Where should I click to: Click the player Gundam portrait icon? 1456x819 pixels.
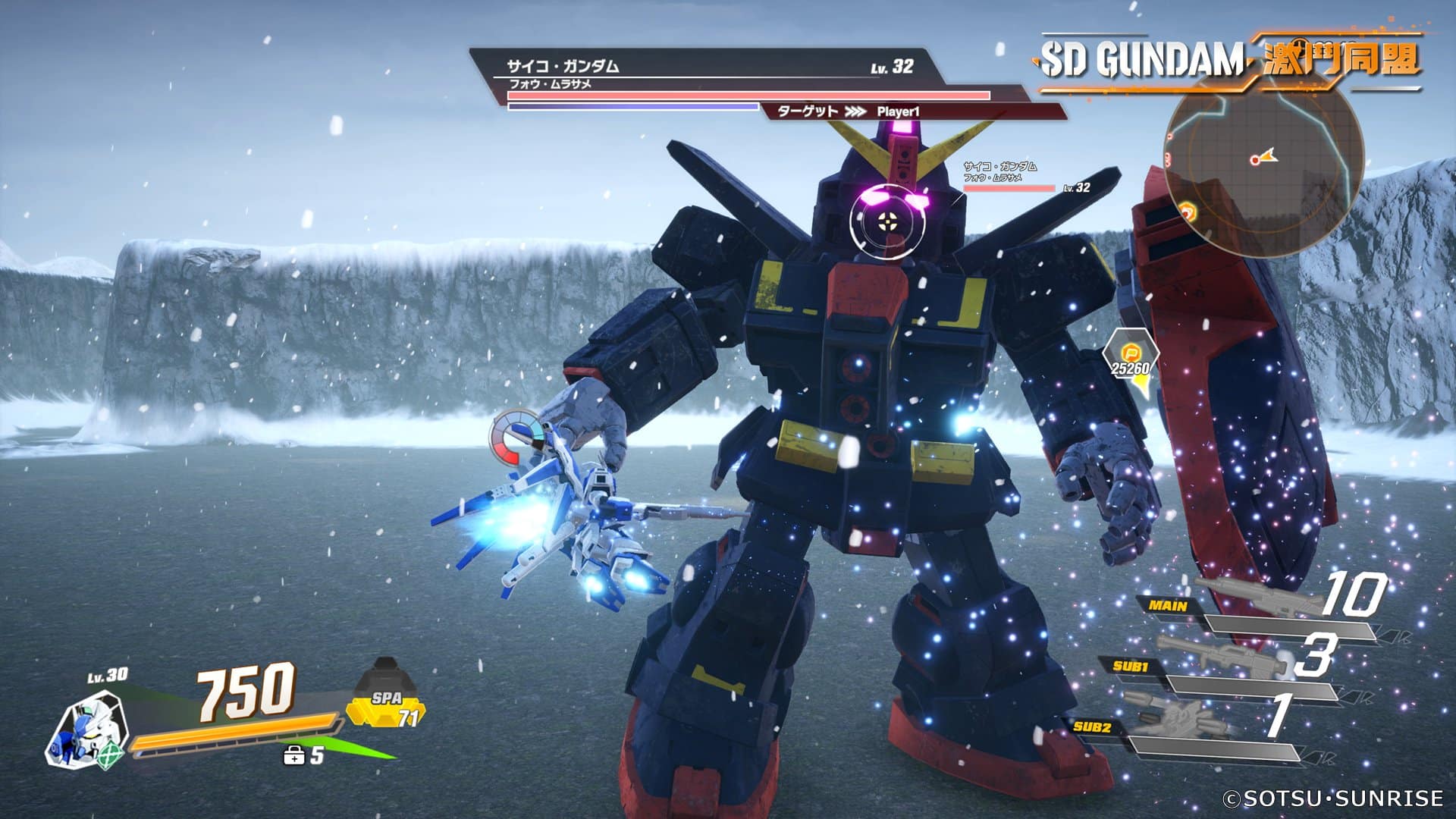pos(85,733)
